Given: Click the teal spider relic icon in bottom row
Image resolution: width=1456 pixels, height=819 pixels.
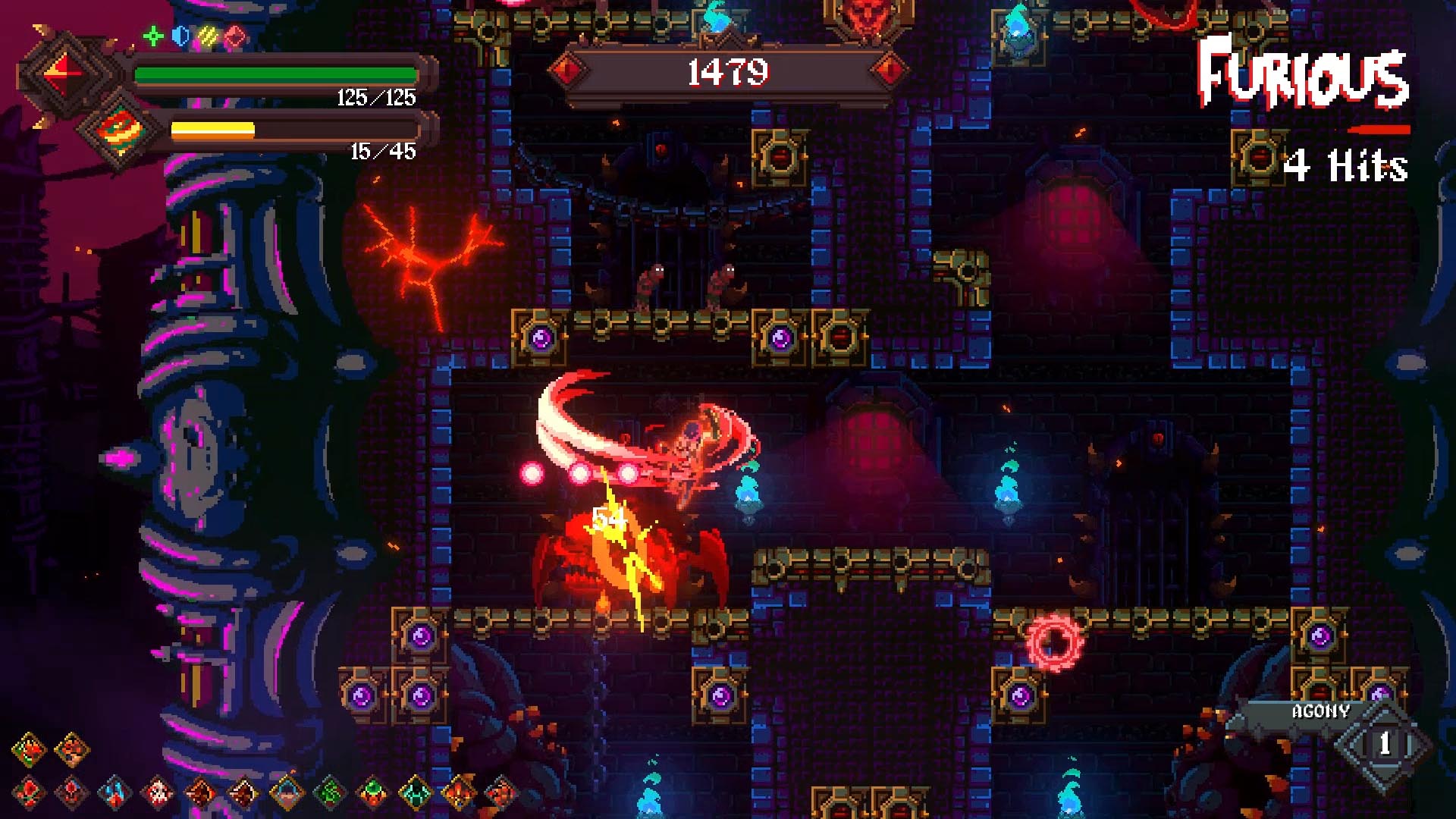Looking at the screenshot, I should coord(415,792).
